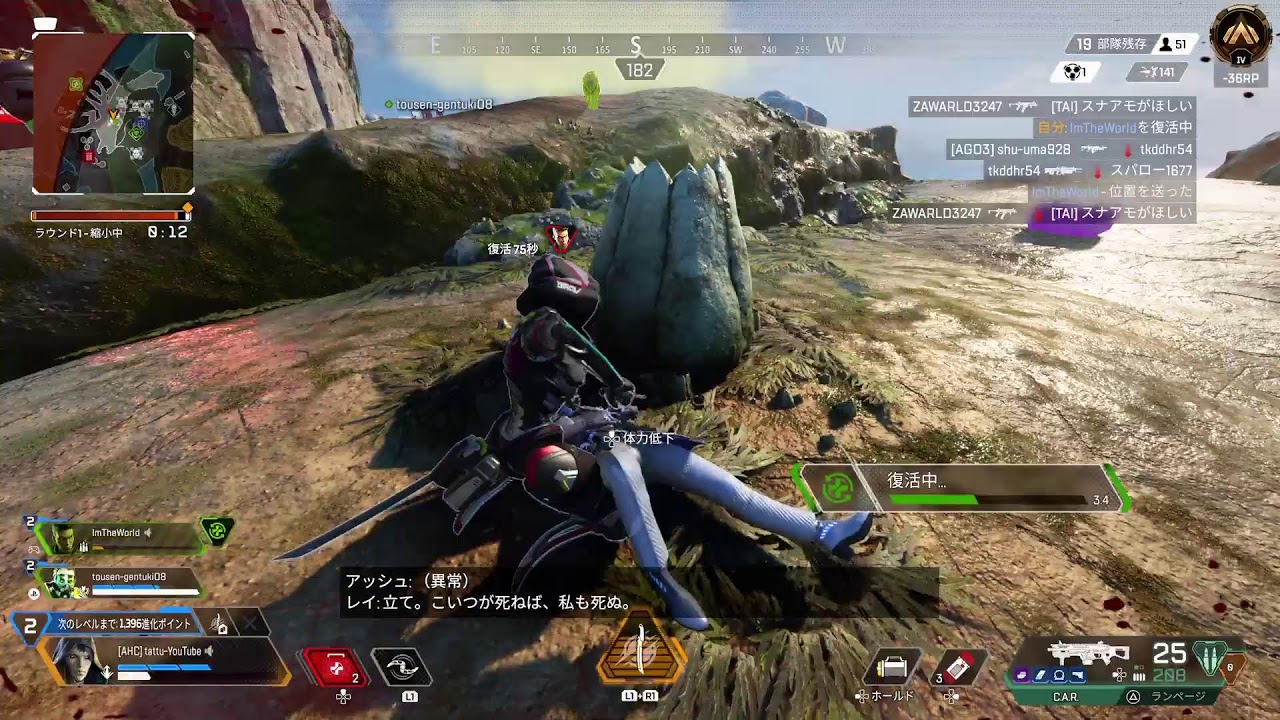Click the compass bearing strip

(637, 47)
